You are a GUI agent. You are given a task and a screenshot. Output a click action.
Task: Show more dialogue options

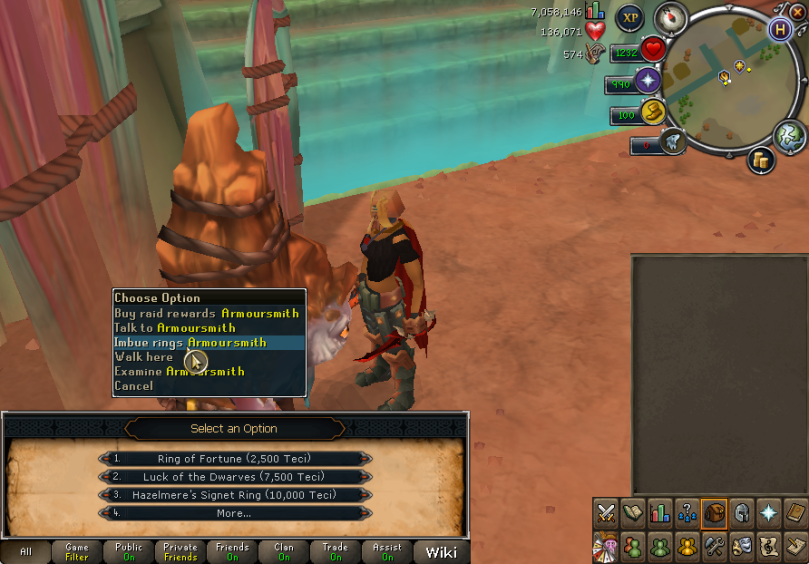pyautogui.click(x=235, y=513)
